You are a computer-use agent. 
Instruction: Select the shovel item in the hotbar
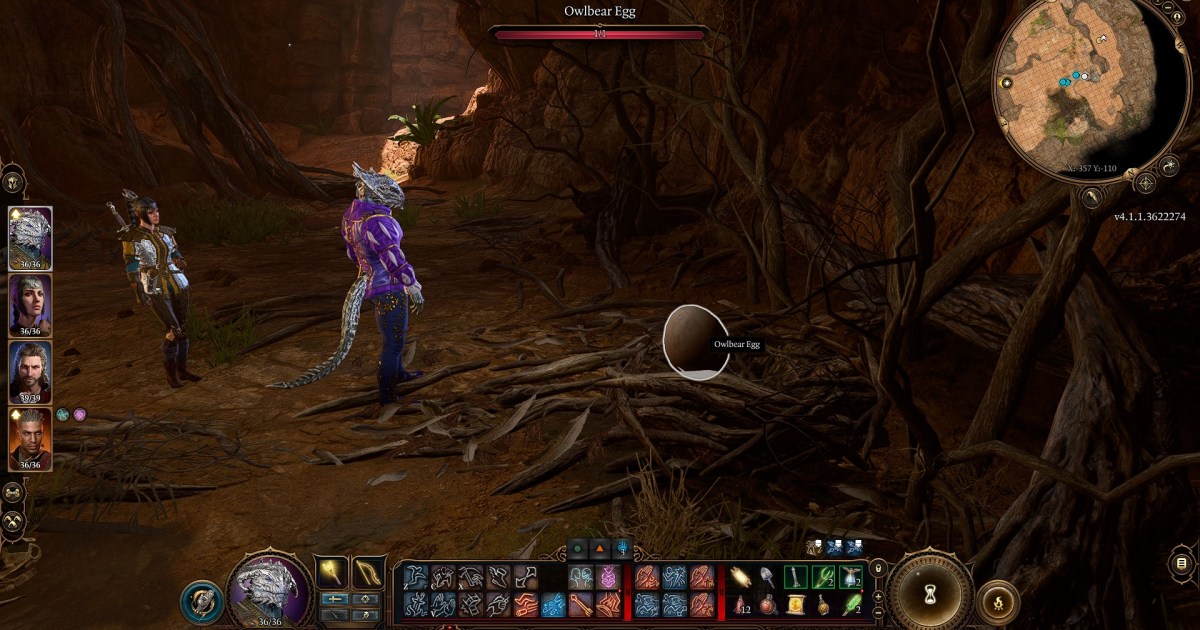pyautogui.click(x=768, y=577)
